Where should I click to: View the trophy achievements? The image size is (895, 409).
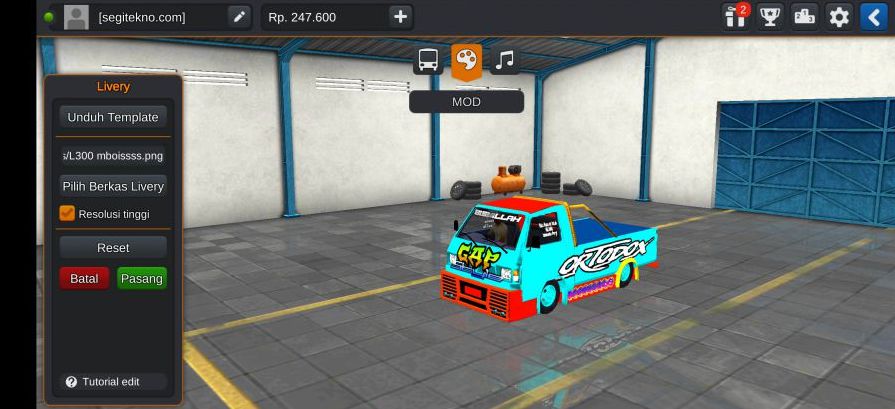770,17
